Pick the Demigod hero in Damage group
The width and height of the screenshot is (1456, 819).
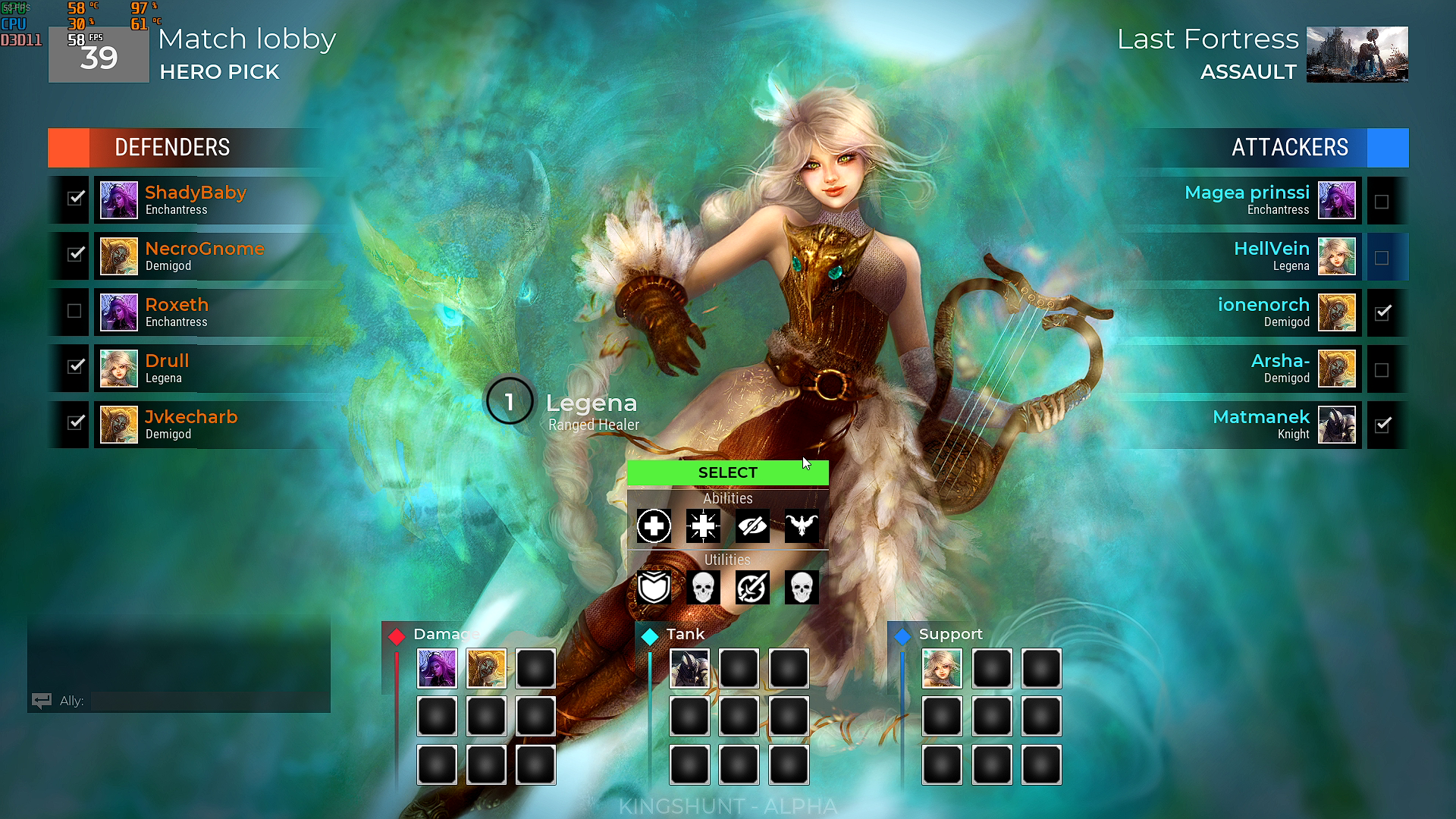click(x=486, y=669)
